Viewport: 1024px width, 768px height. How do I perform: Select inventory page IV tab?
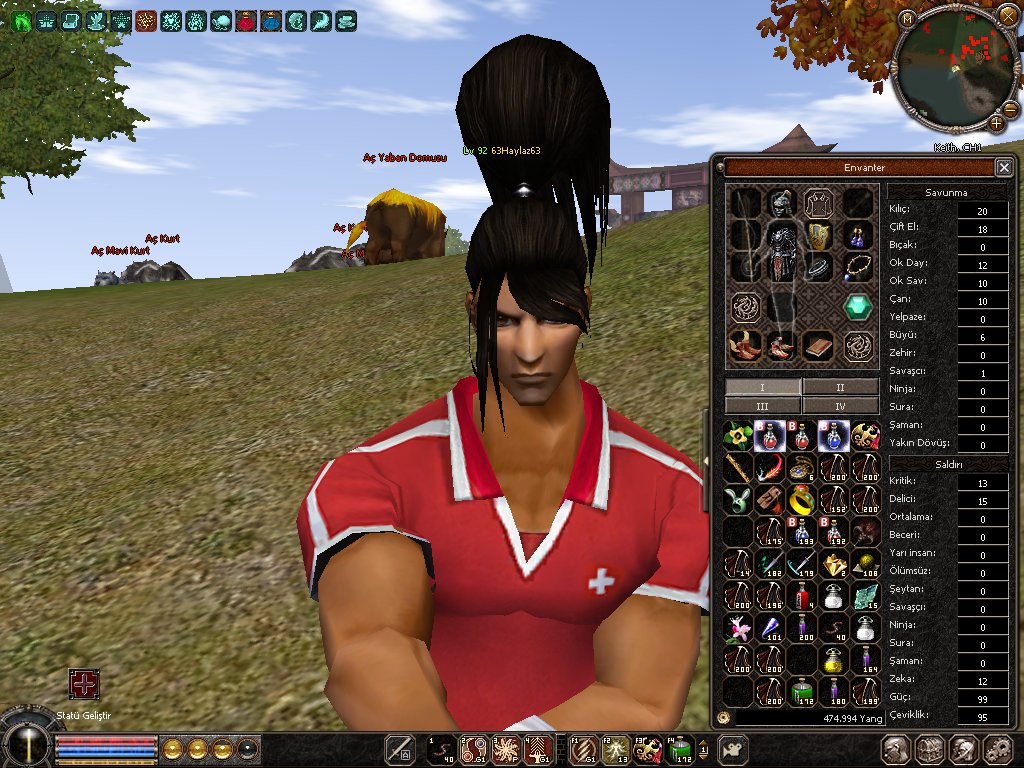click(x=840, y=406)
